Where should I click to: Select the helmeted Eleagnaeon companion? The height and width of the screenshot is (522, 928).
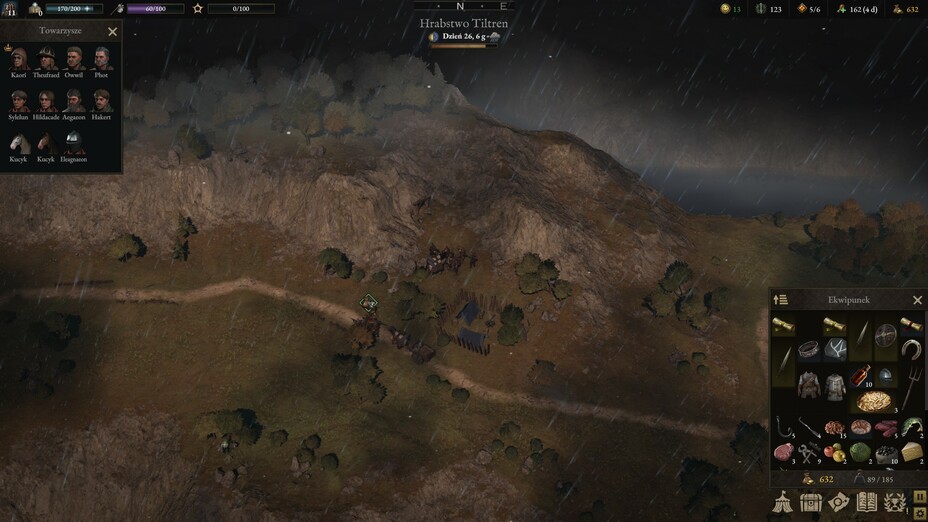tap(74, 142)
